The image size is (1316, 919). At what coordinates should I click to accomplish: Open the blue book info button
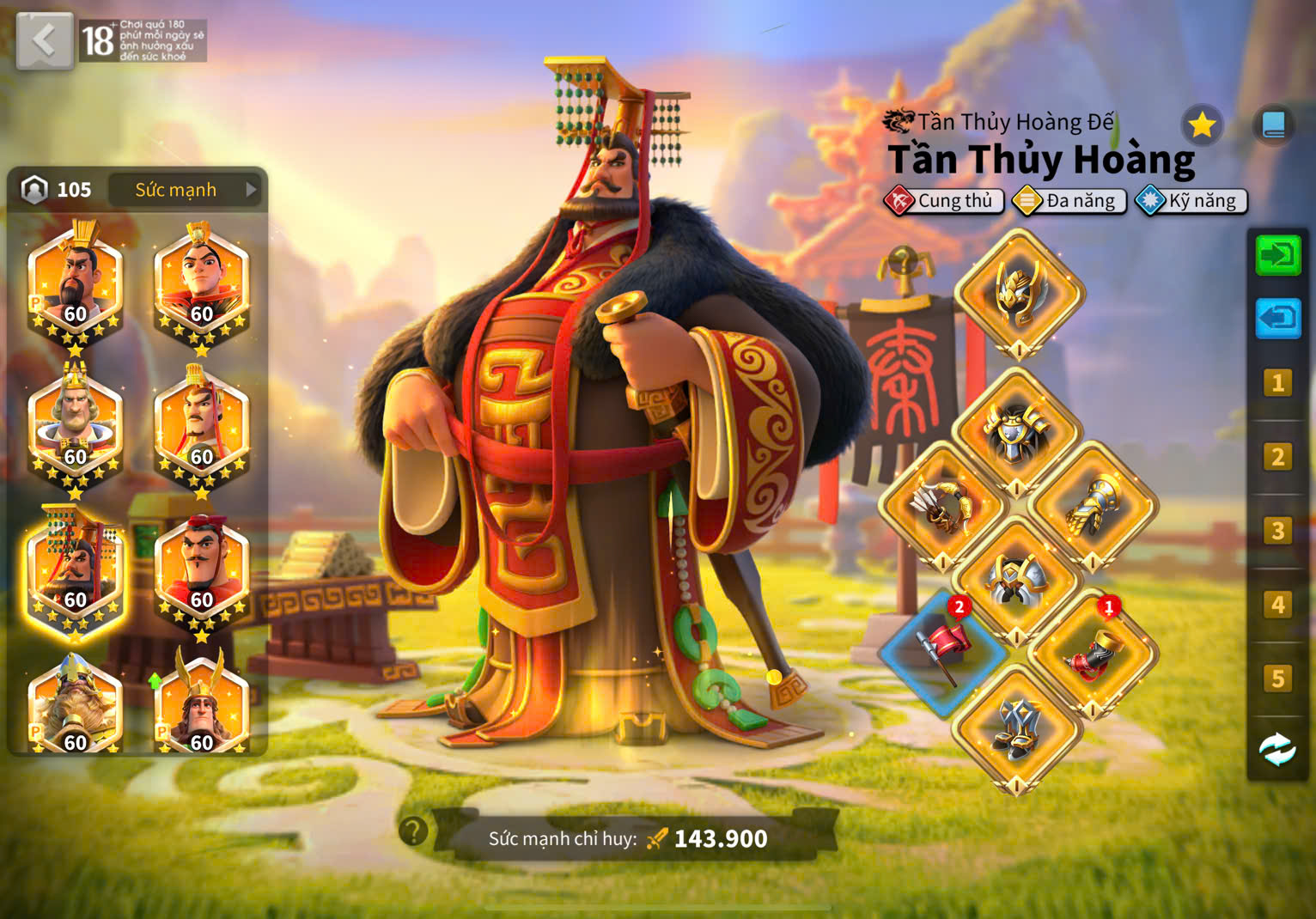(1273, 126)
